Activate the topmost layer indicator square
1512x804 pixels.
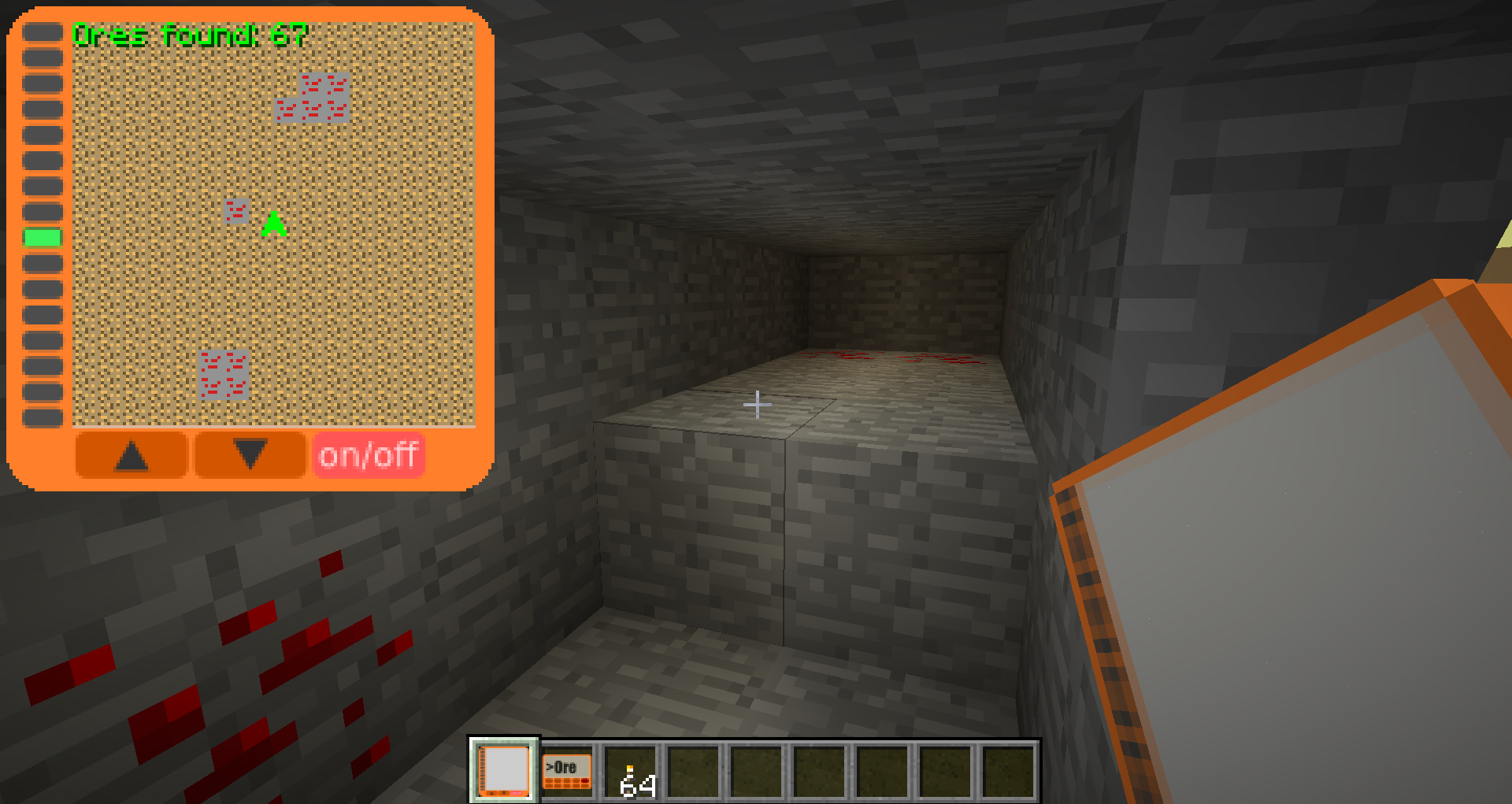pyautogui.click(x=41, y=30)
